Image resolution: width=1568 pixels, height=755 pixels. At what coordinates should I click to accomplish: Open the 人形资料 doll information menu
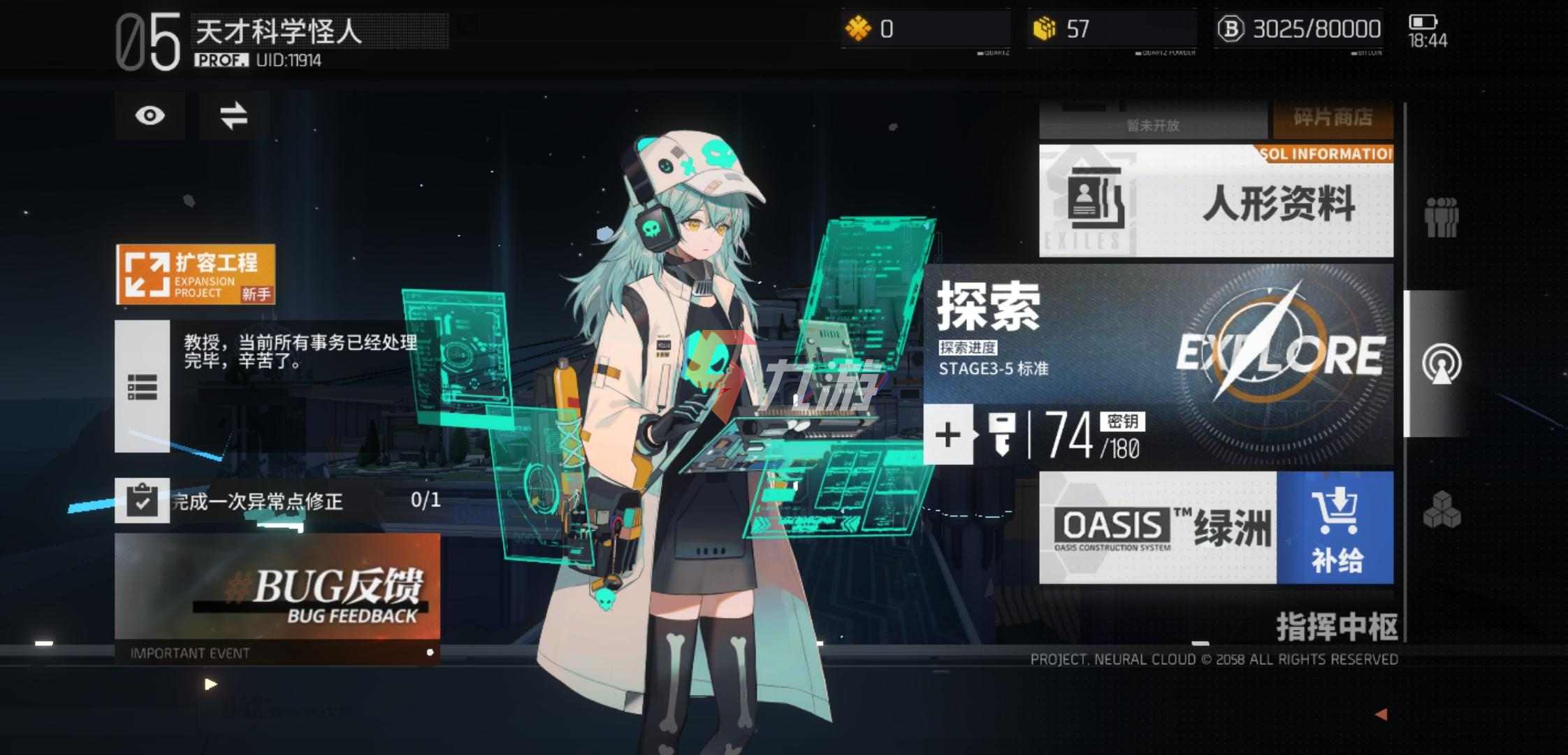[1216, 202]
